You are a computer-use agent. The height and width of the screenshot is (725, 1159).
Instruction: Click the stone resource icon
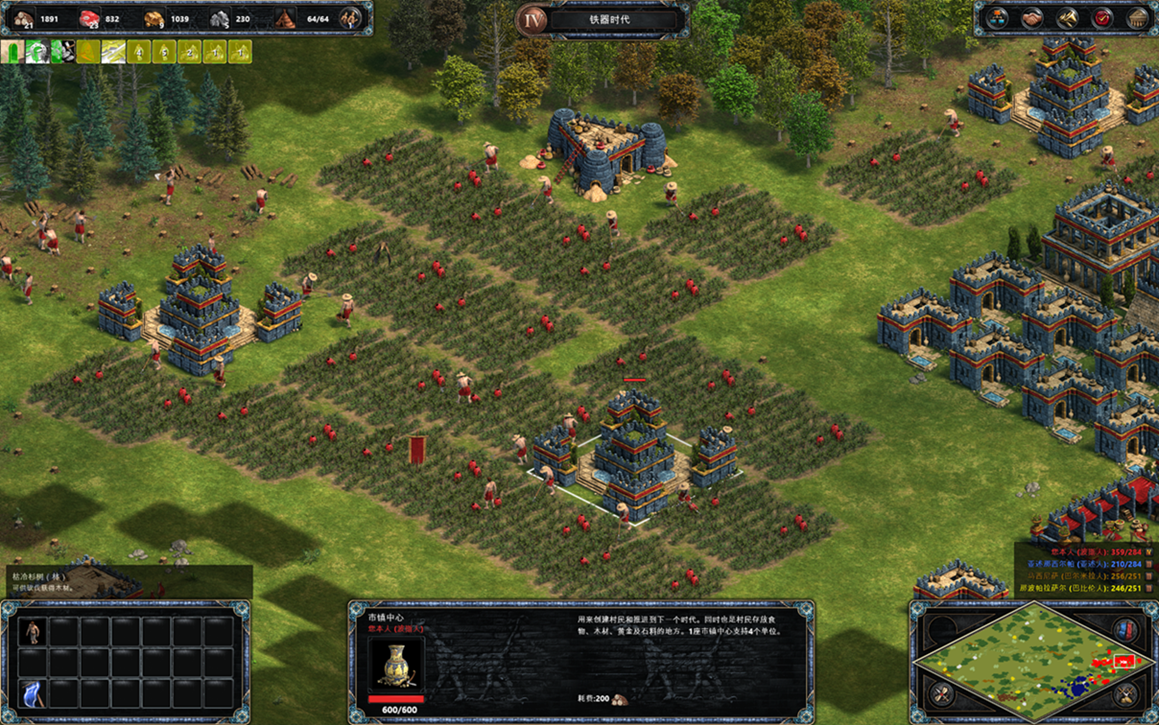(220, 18)
